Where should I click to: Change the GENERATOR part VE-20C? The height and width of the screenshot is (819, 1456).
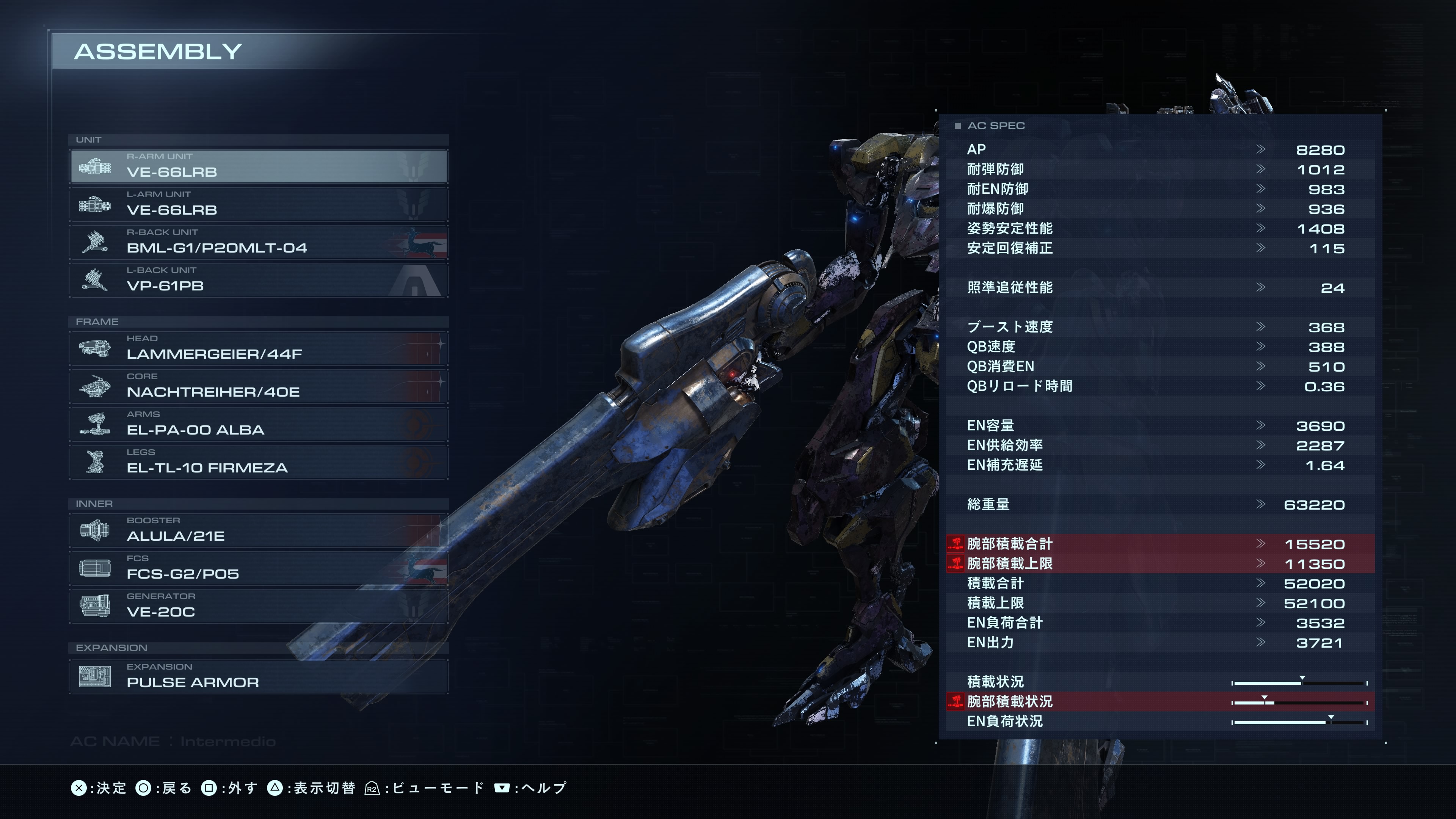(x=259, y=606)
